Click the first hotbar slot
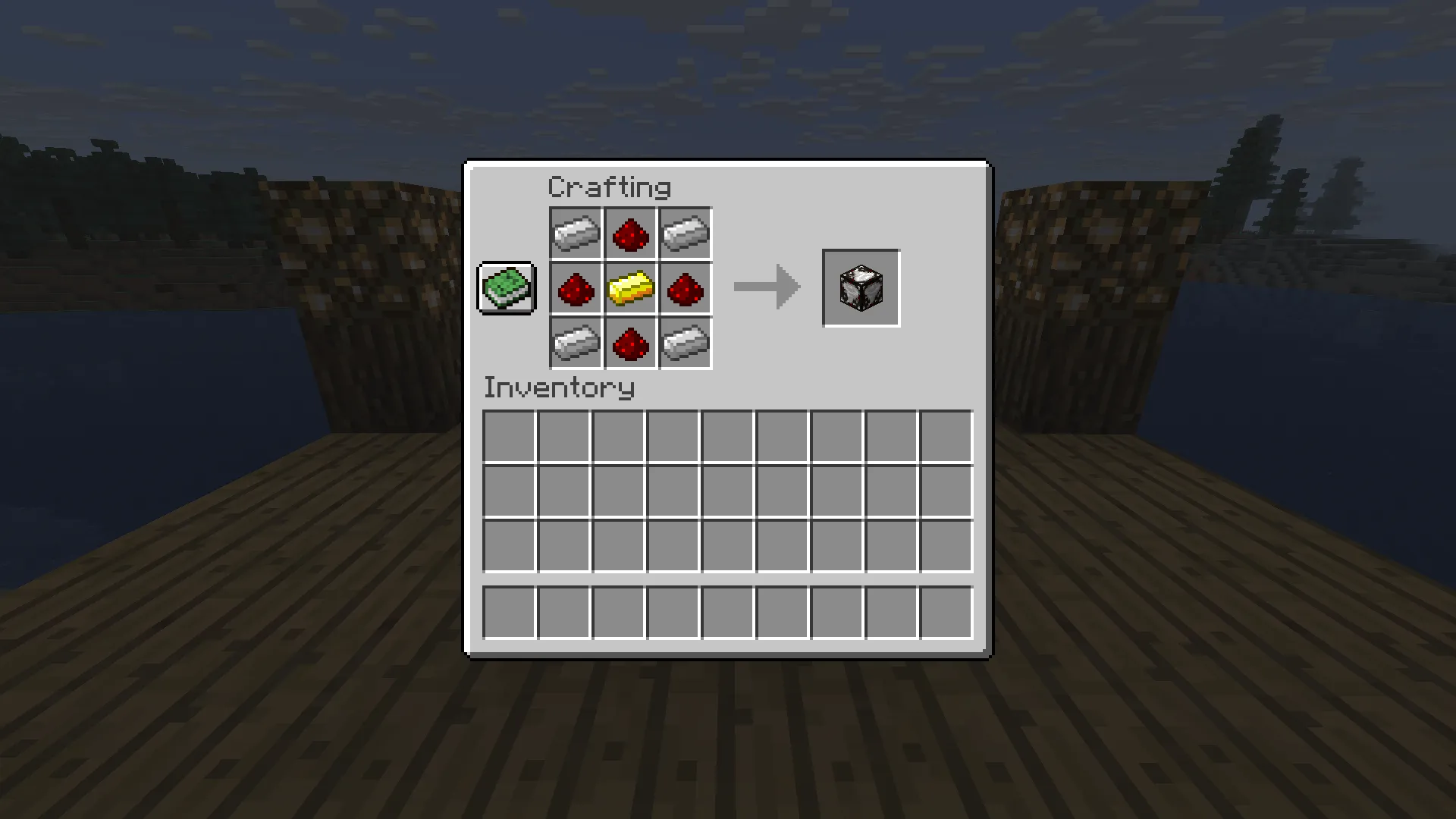This screenshot has height=819, width=1456. click(507, 611)
